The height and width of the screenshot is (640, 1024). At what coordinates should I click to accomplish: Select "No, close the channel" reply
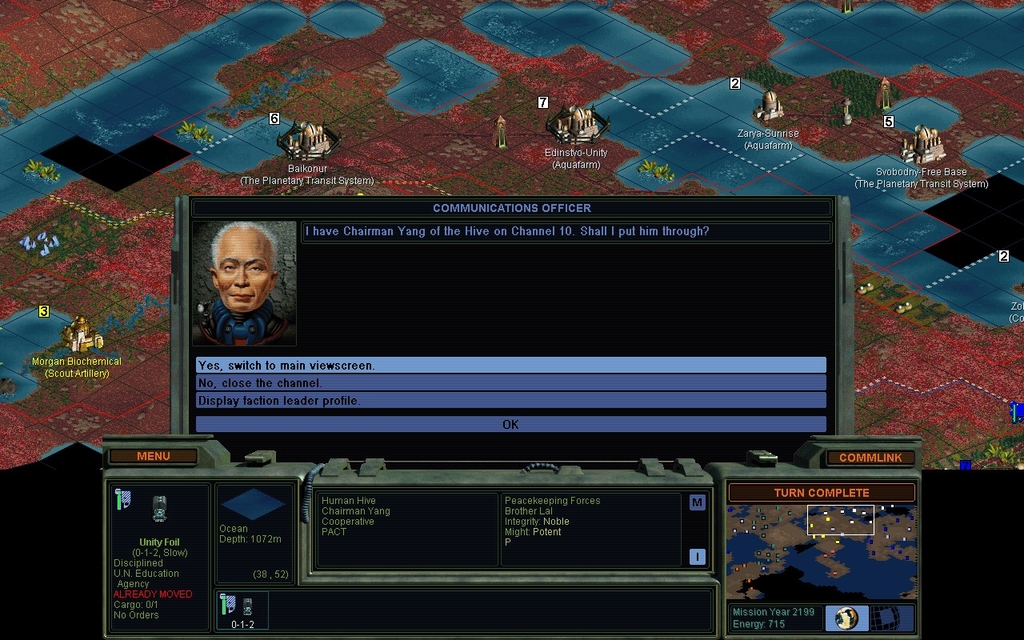511,383
